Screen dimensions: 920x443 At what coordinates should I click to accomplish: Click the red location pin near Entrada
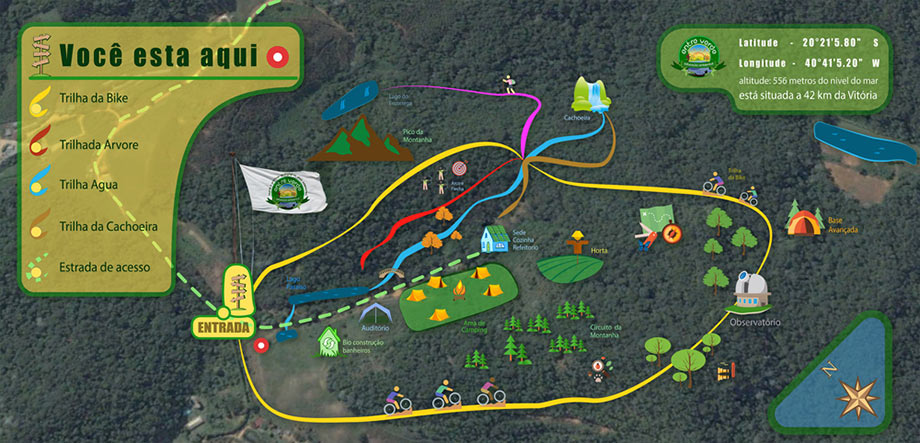point(261,346)
